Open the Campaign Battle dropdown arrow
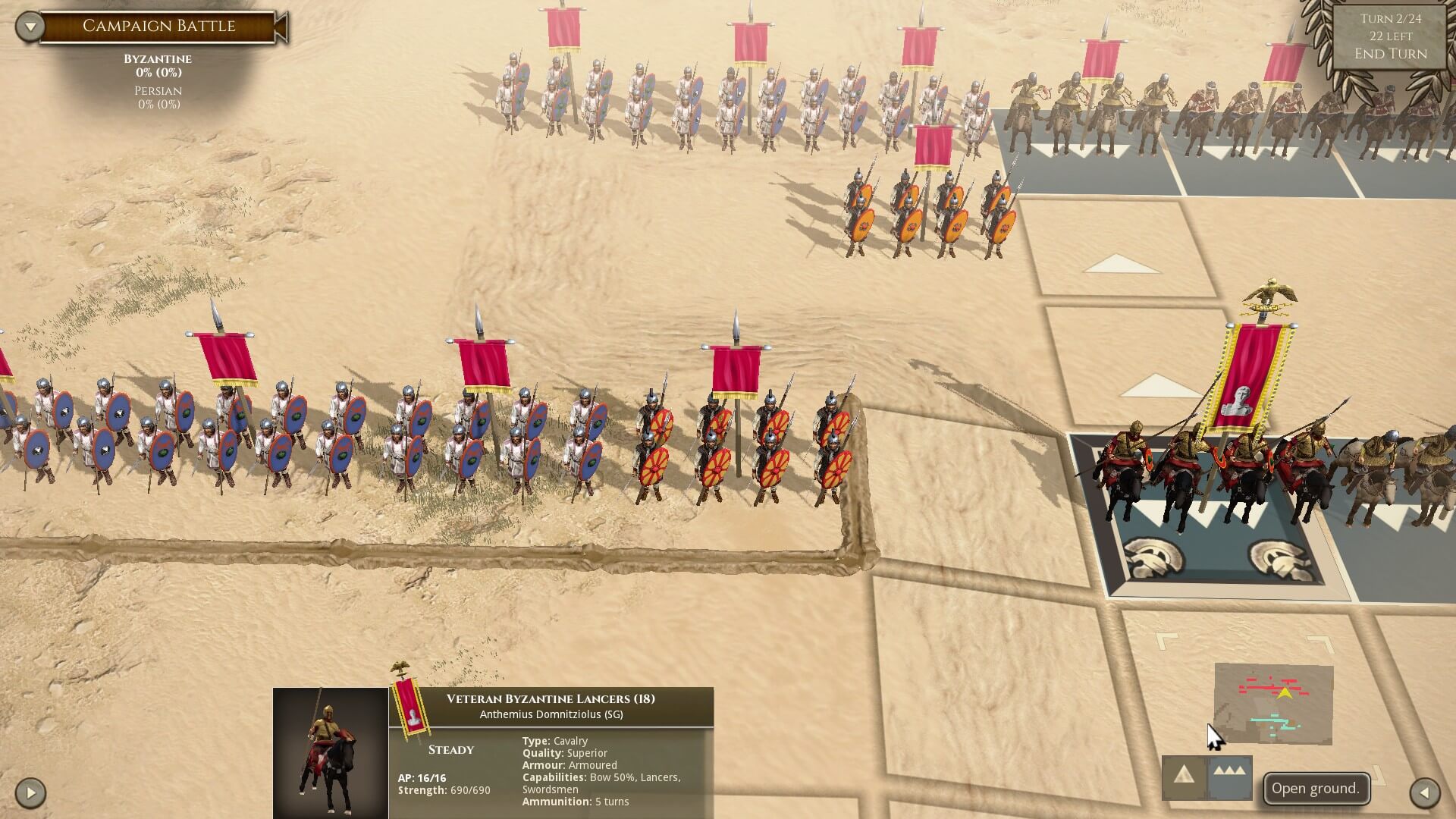1456x819 pixels. (x=30, y=27)
